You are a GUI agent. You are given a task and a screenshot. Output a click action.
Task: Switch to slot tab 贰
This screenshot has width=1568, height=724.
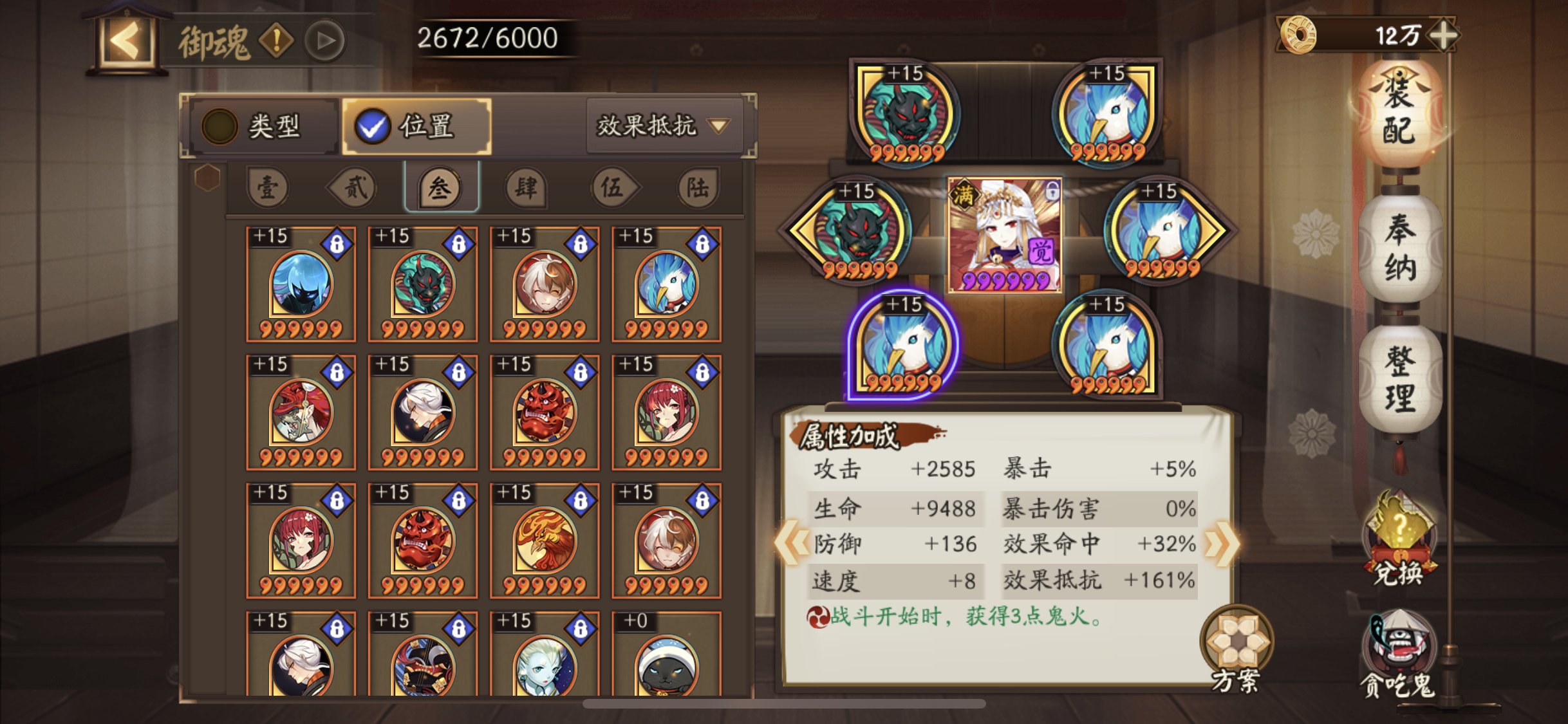(x=354, y=188)
